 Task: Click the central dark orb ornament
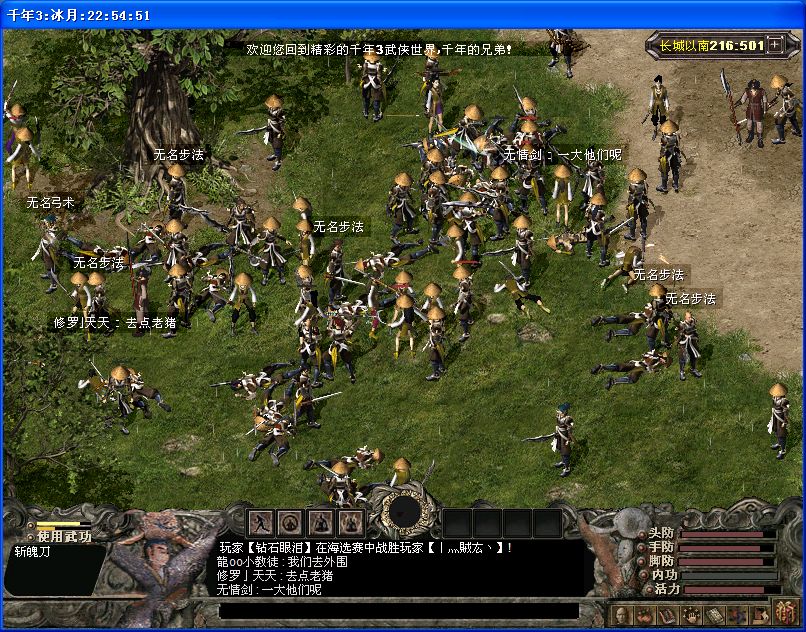[x=405, y=511]
